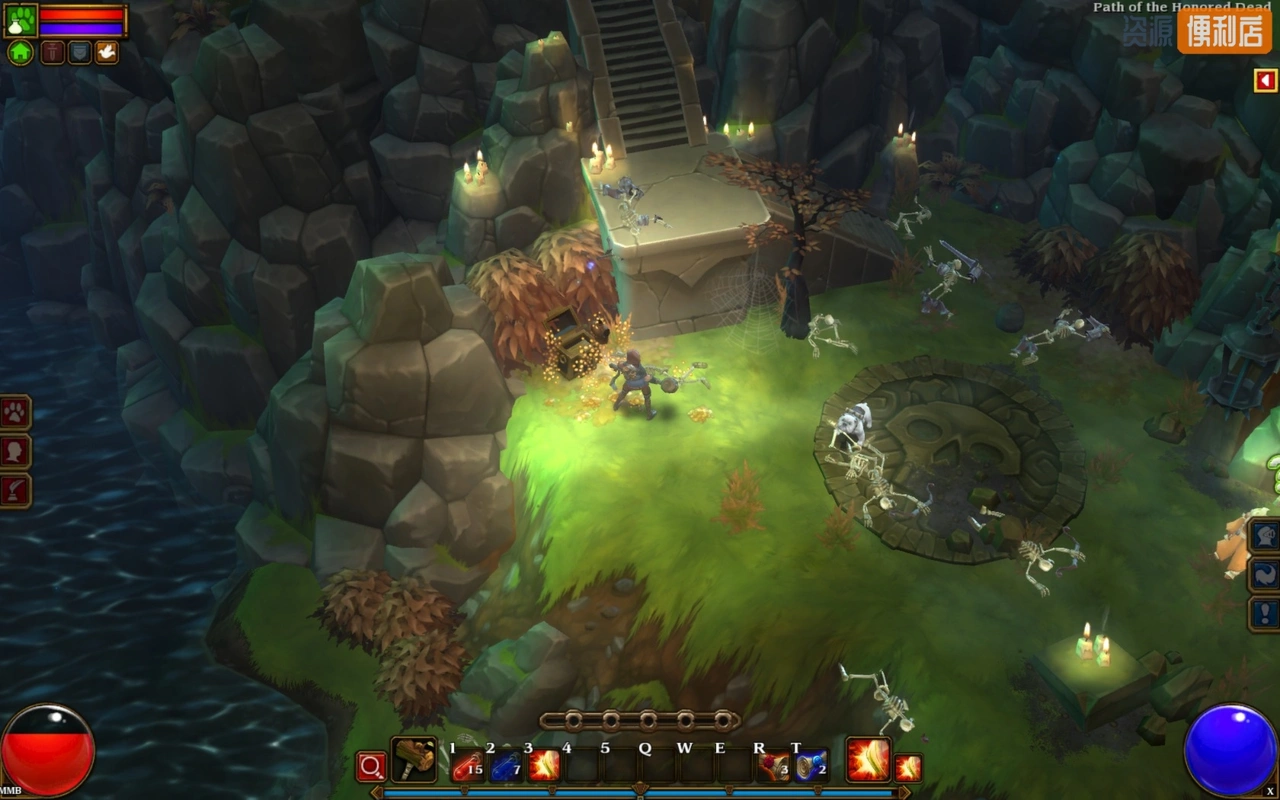Image resolution: width=1280 pixels, height=800 pixels.
Task: Open the character silhouette panel
Action: click(15, 451)
